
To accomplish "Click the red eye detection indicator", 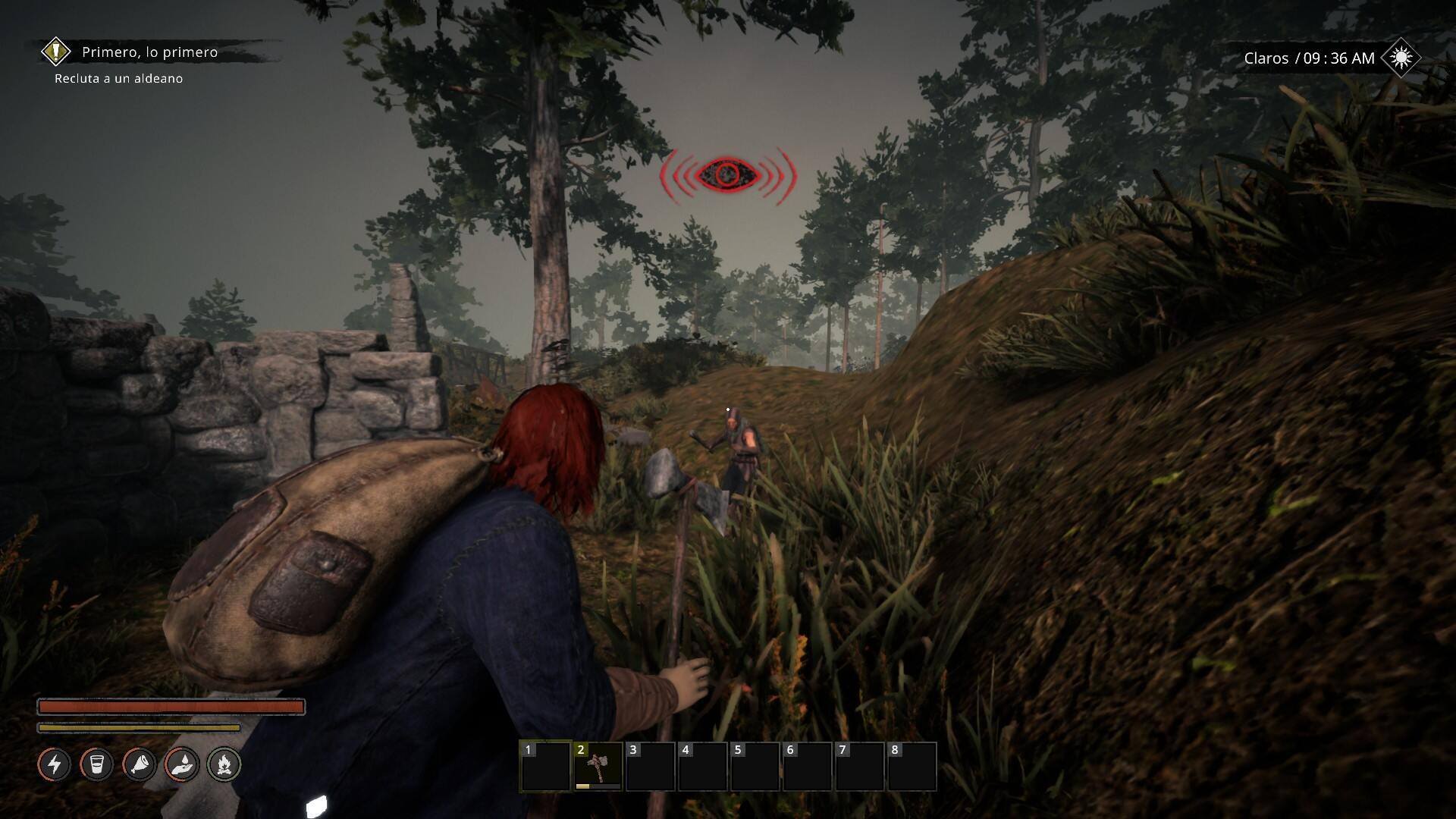I will 728,175.
